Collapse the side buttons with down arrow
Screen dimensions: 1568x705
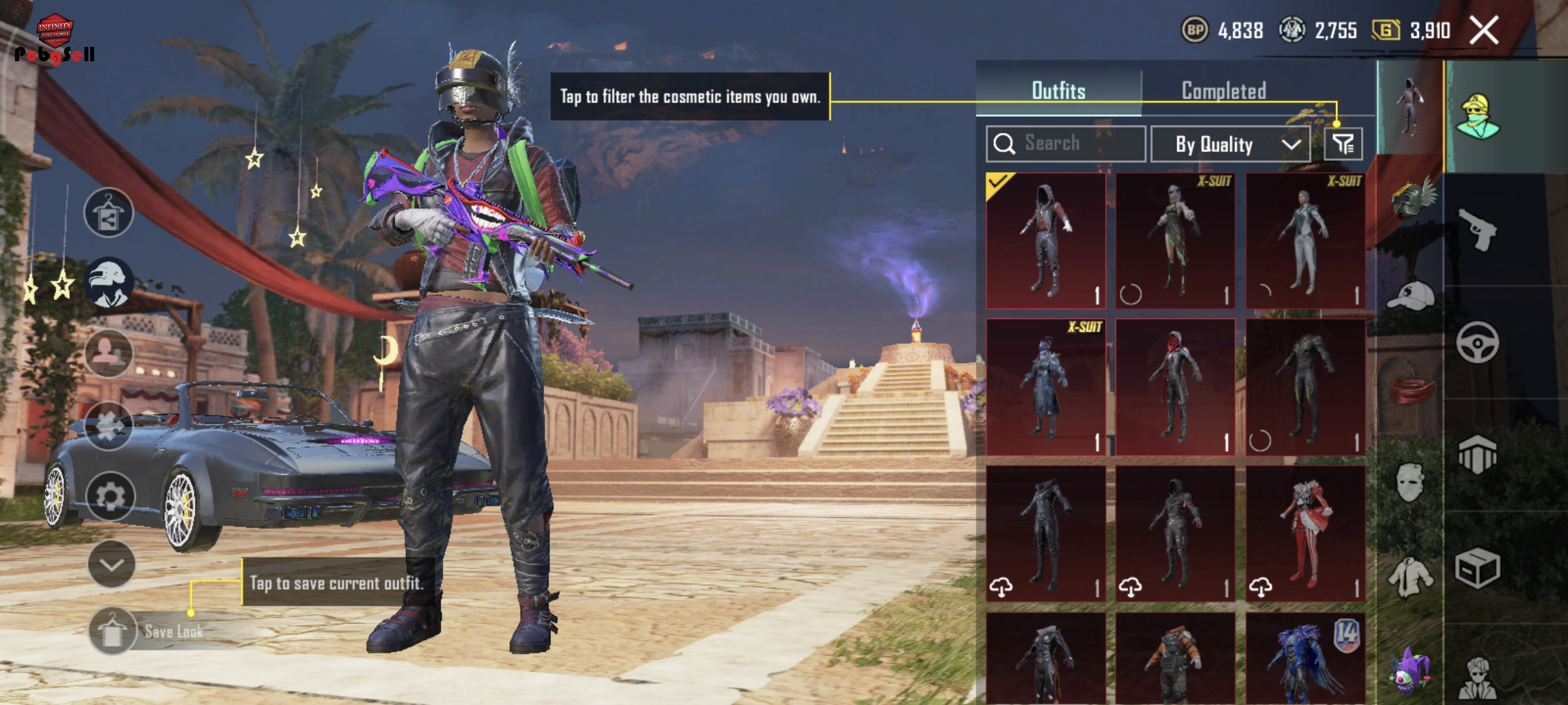[x=112, y=564]
